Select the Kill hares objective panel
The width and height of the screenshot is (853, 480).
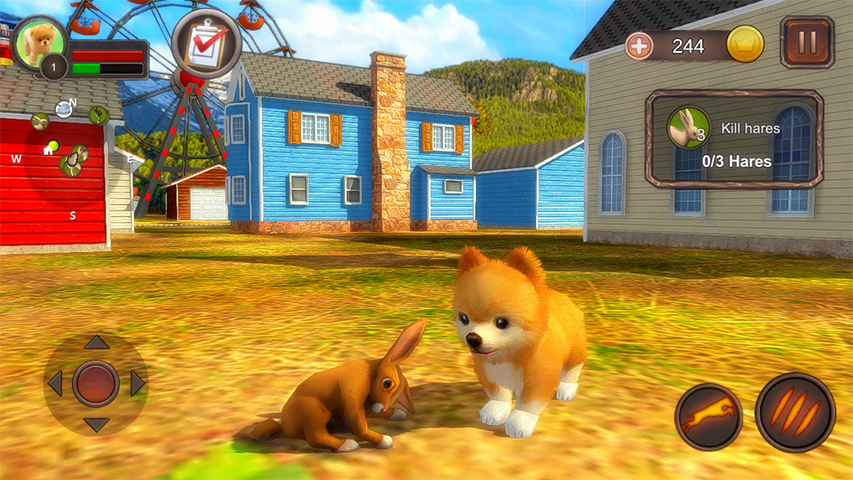734,140
